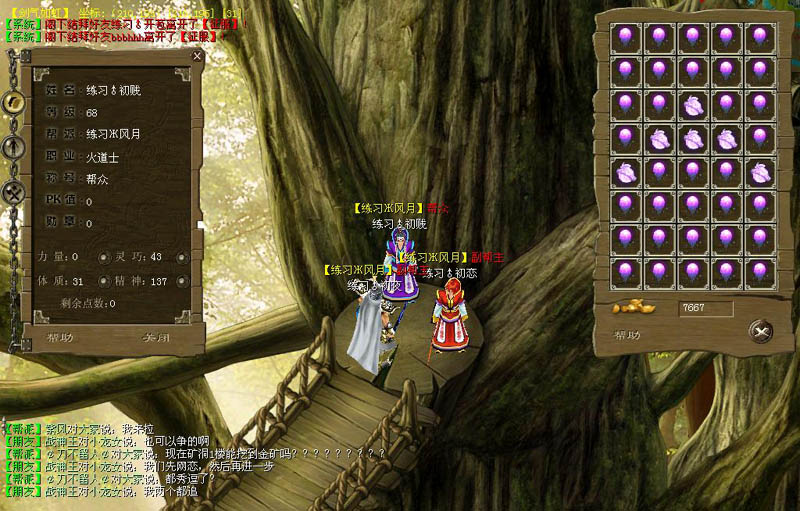Add a point to 灵巧 agility
The image size is (800, 511).
coord(182,258)
